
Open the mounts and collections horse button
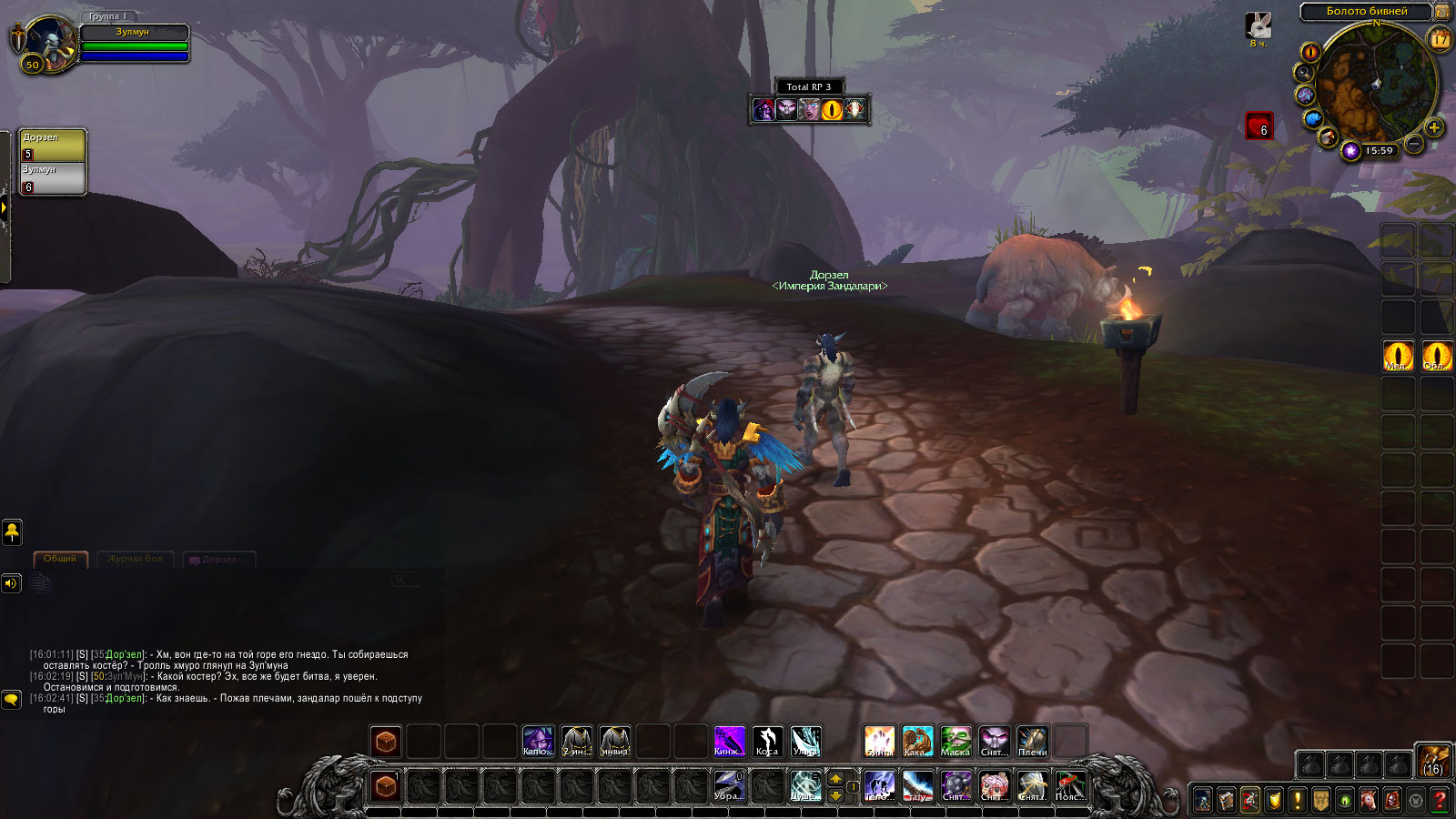1369,800
